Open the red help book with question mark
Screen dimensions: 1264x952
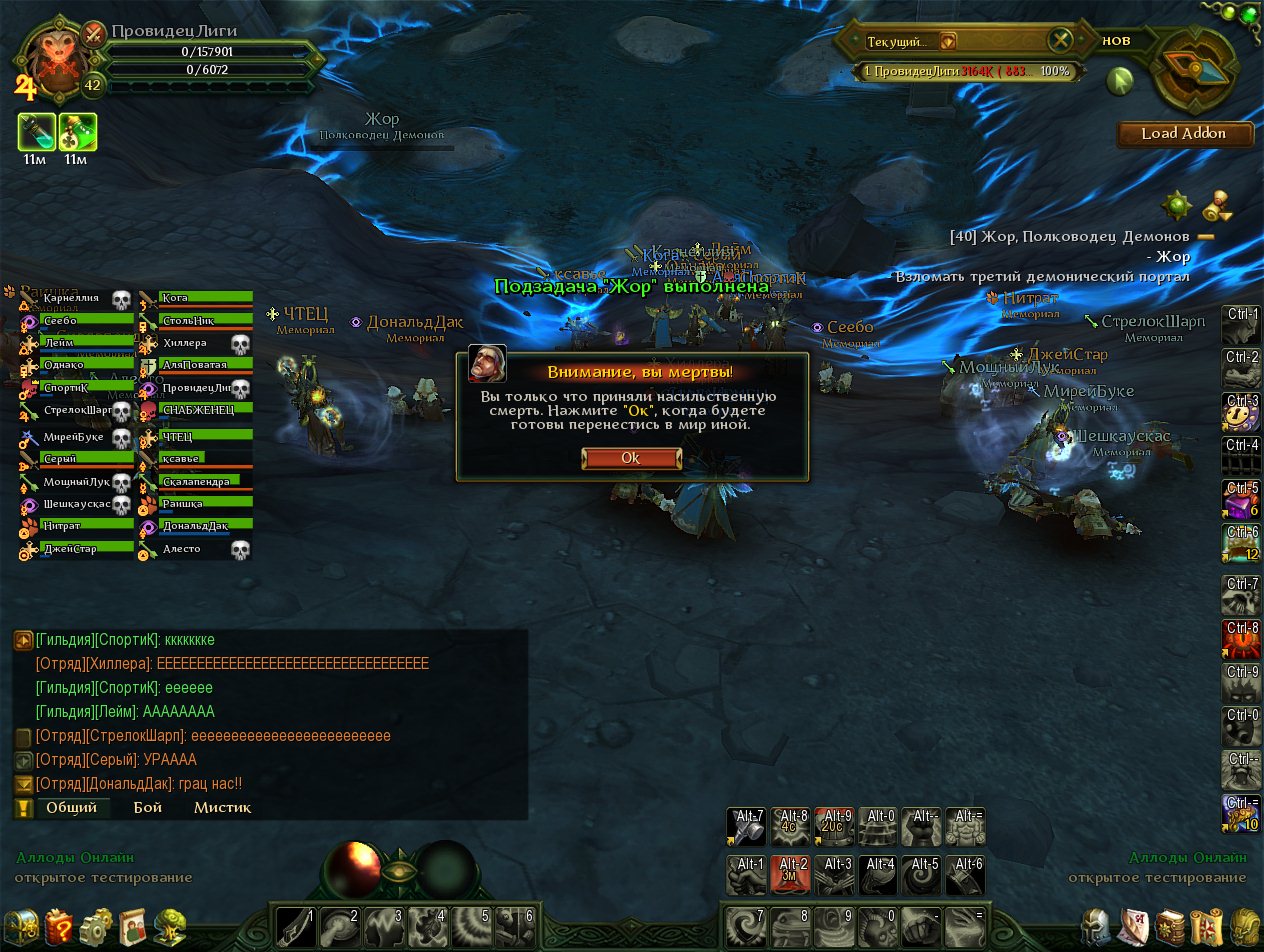click(59, 925)
